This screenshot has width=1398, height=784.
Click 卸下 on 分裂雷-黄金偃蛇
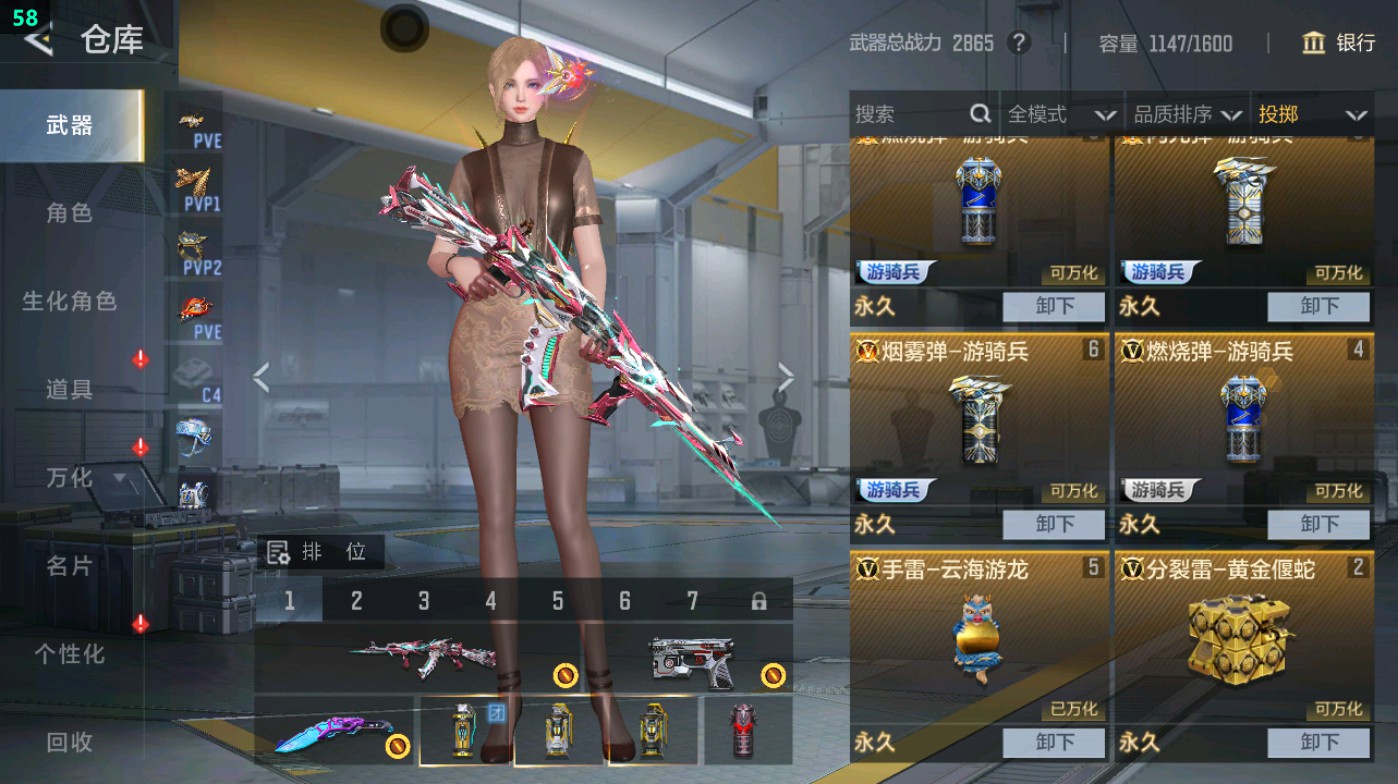[x=1319, y=743]
